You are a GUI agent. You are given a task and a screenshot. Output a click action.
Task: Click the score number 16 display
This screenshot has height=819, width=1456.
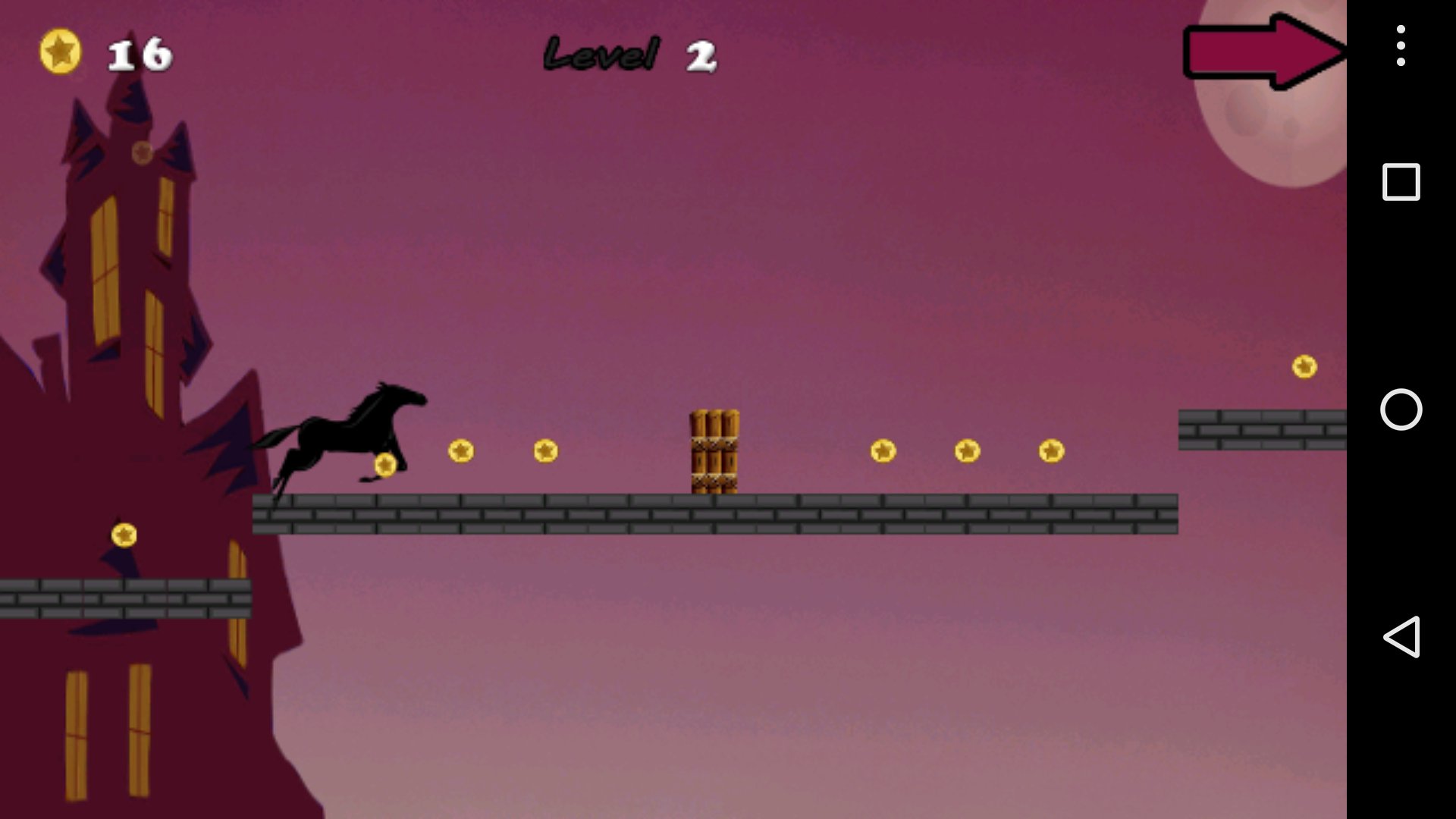139,53
